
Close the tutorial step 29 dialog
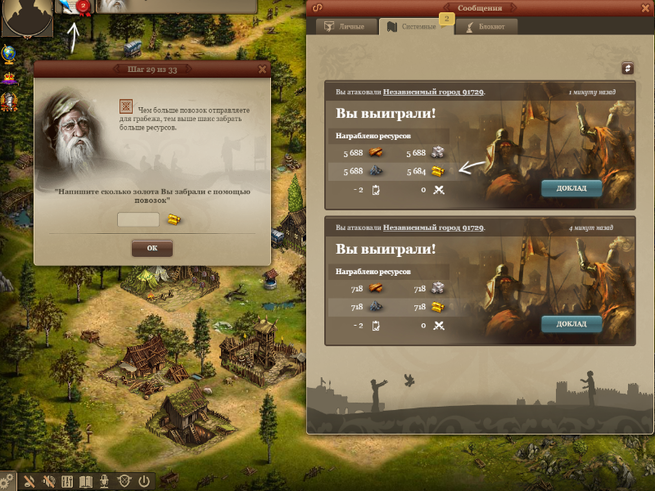(262, 69)
